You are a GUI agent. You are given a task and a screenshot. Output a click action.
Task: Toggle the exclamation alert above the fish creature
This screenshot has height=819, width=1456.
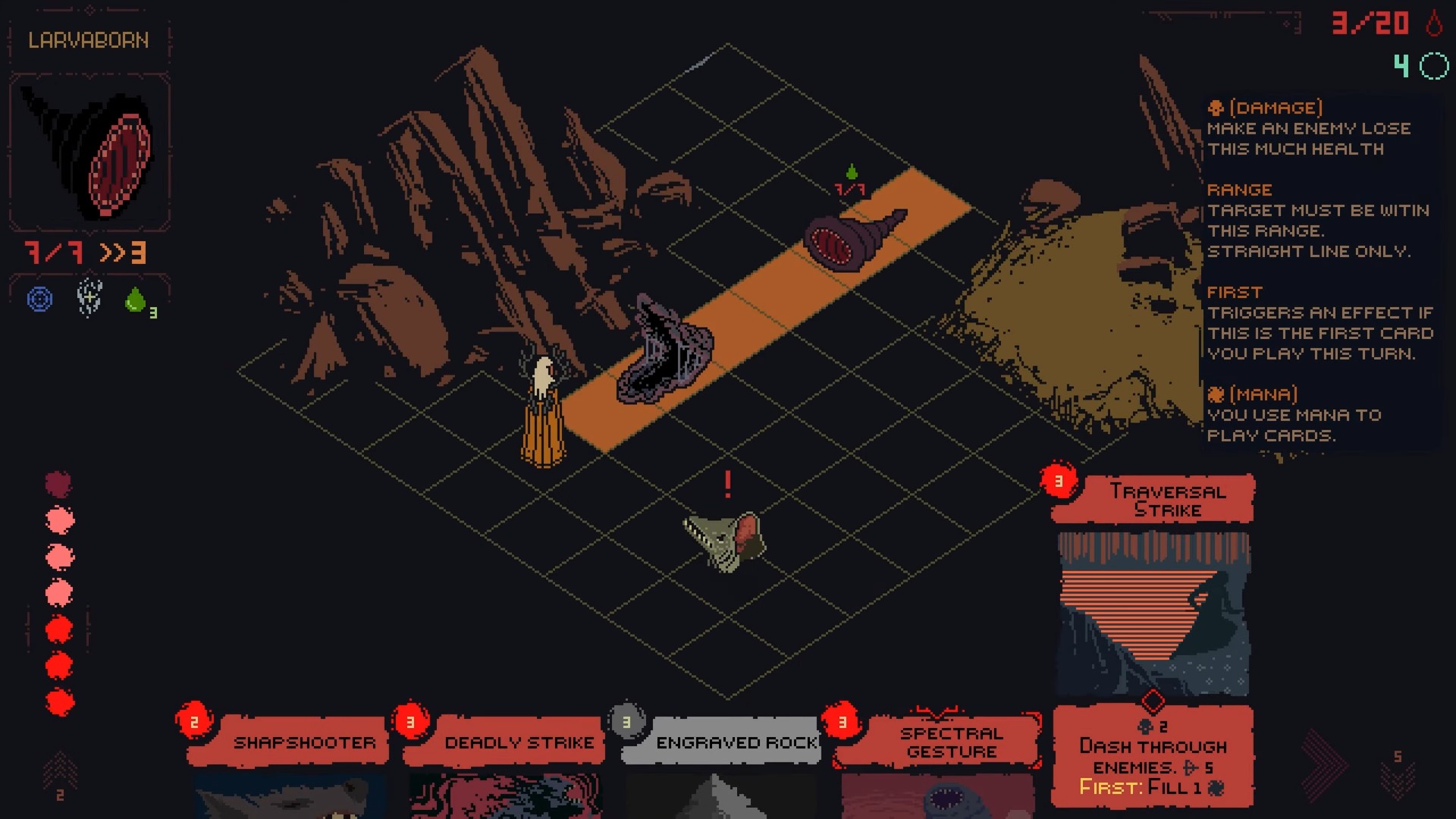[728, 485]
